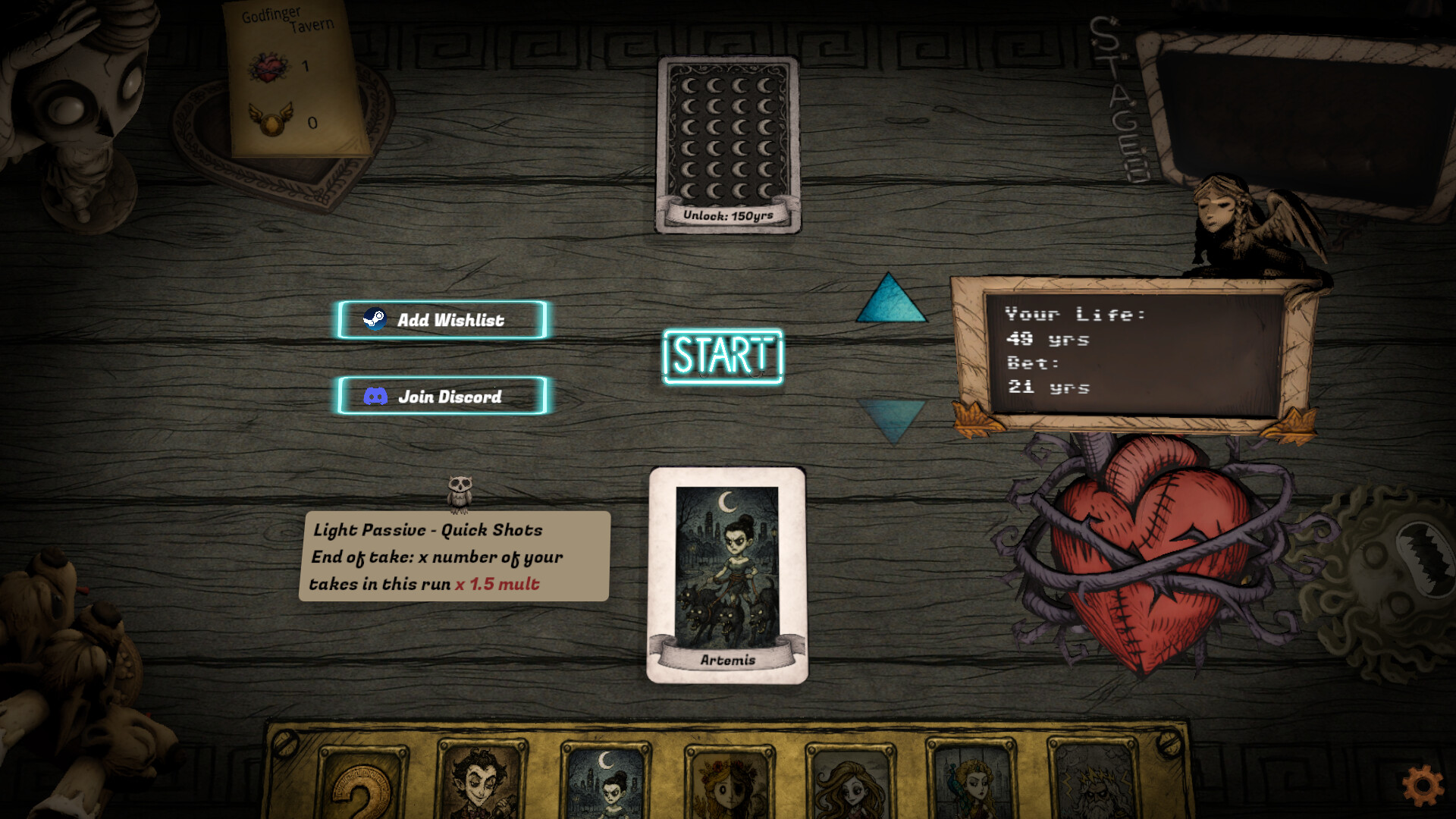Select the Steam icon on the Add Wishlist button
Viewport: 1456px width, 819px height.
point(375,319)
